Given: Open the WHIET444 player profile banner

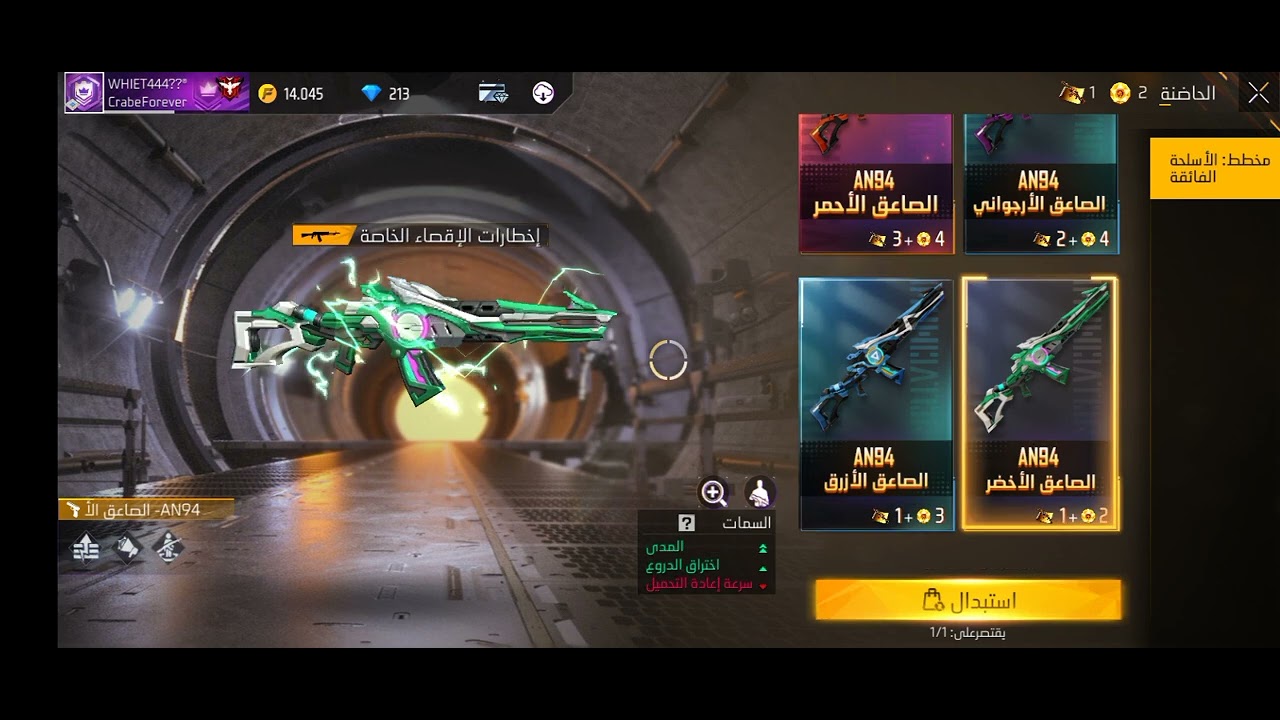Looking at the screenshot, I should [x=156, y=93].
